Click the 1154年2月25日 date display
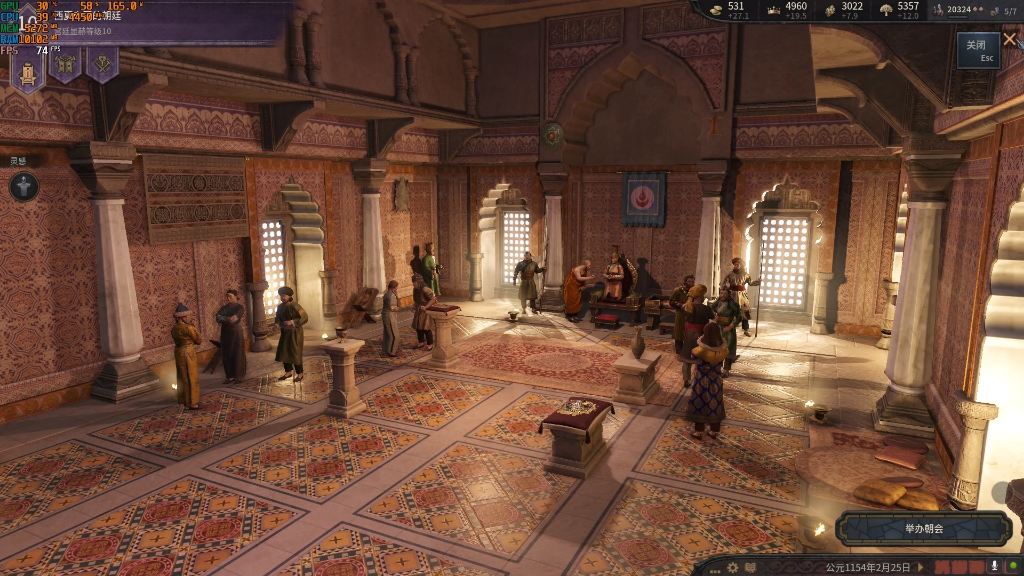Viewport: 1024px width, 576px height. click(x=868, y=567)
